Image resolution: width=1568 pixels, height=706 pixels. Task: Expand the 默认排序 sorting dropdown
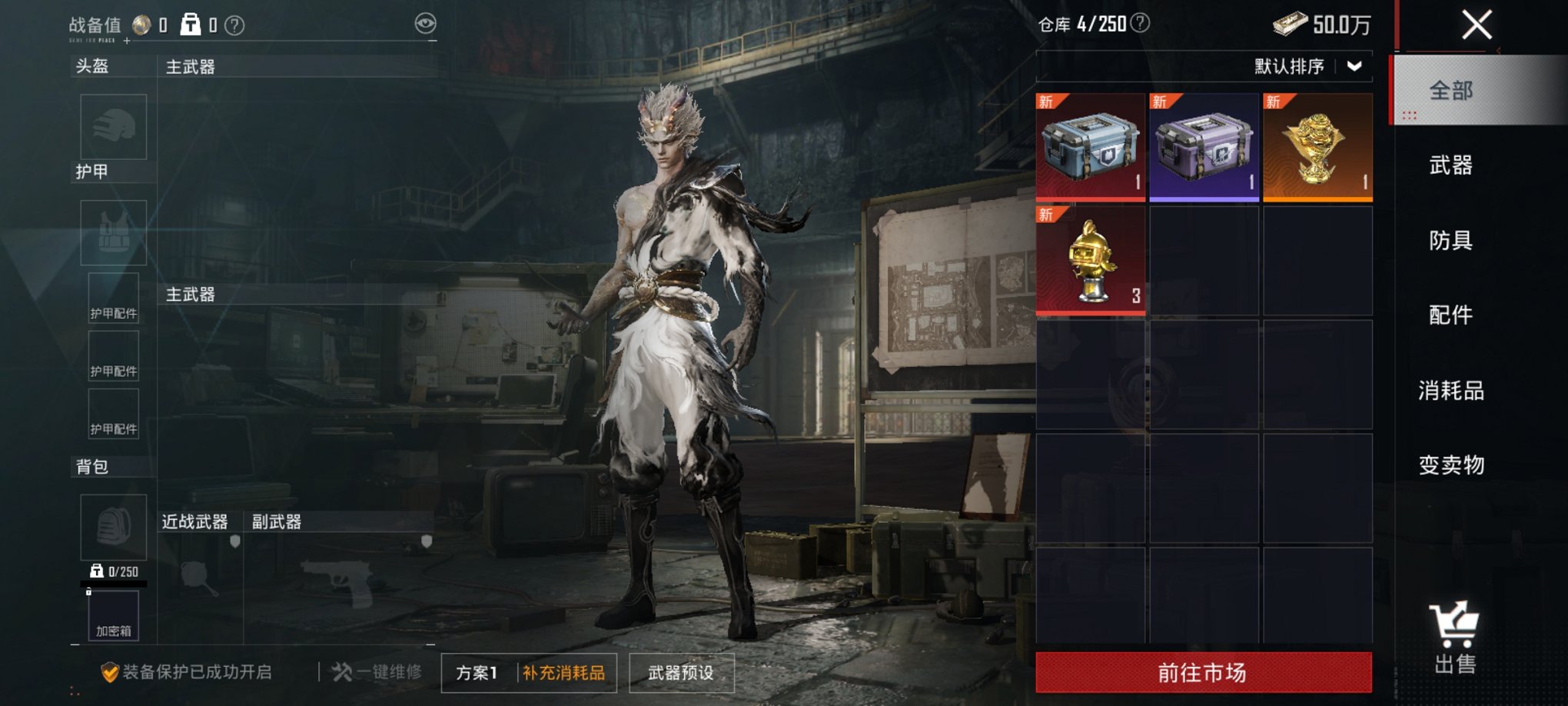pyautogui.click(x=1305, y=67)
